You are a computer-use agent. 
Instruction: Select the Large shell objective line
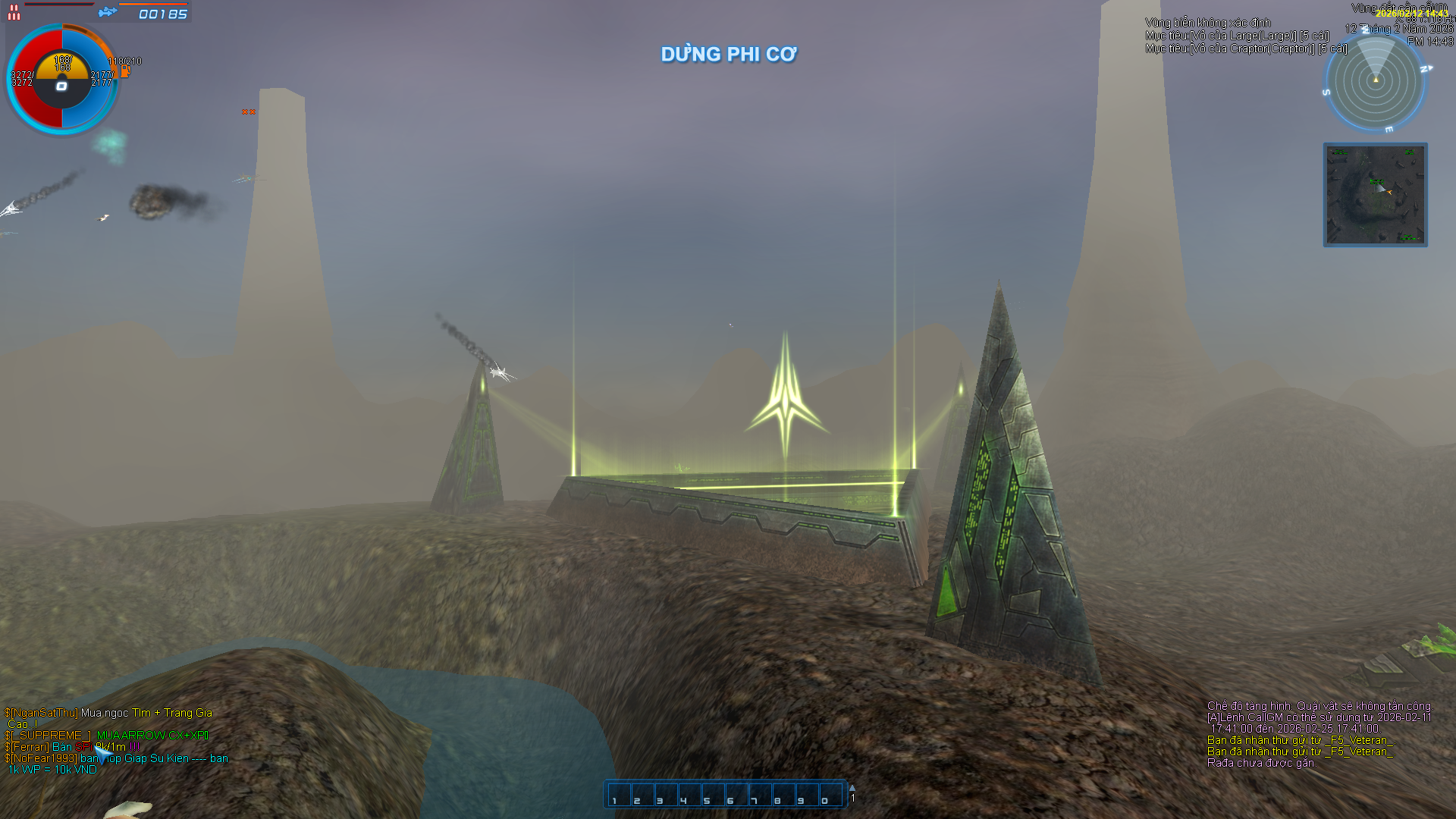(1237, 36)
